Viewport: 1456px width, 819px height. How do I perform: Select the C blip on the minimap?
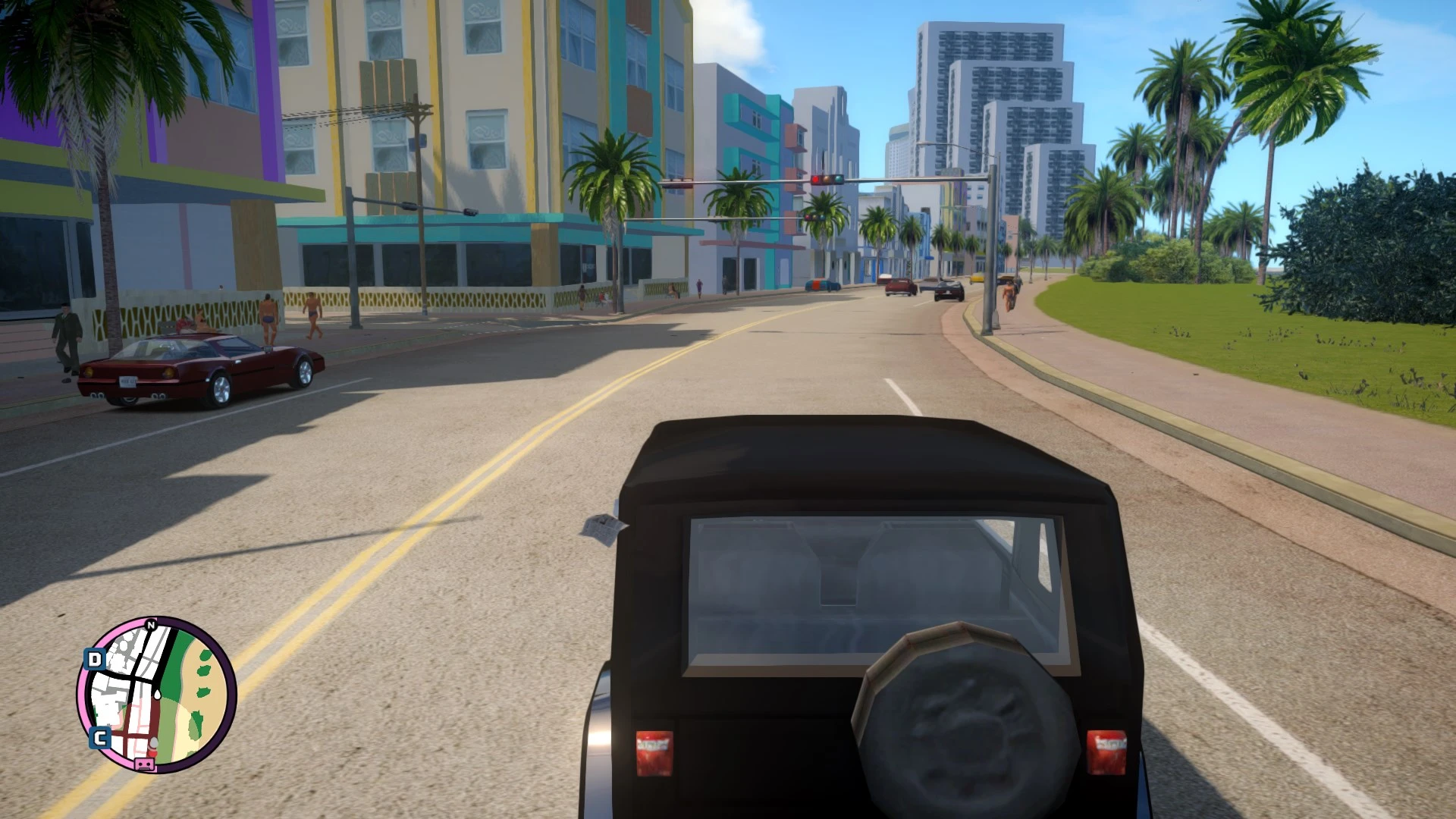point(100,737)
